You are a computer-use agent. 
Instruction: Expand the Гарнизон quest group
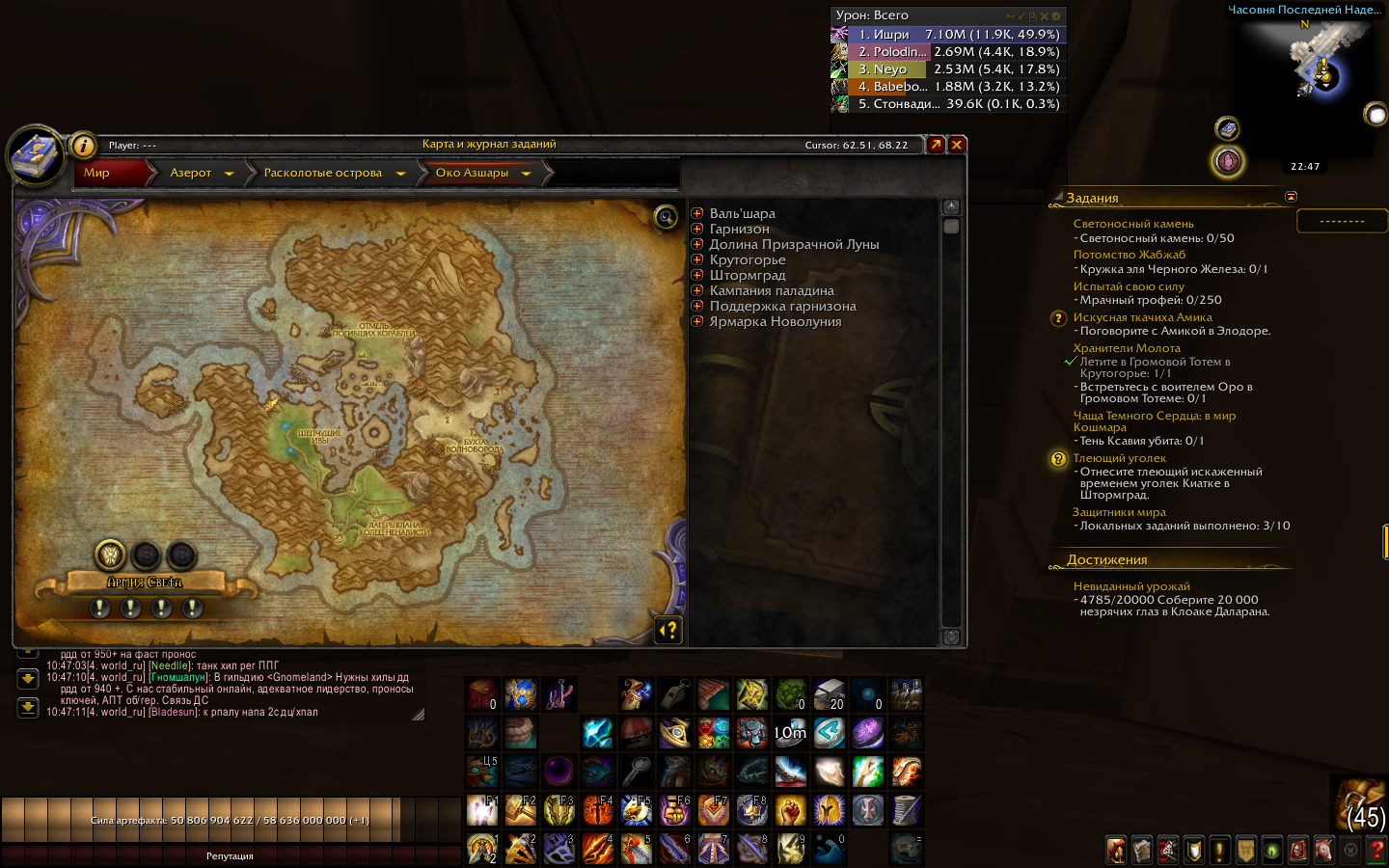click(x=697, y=229)
